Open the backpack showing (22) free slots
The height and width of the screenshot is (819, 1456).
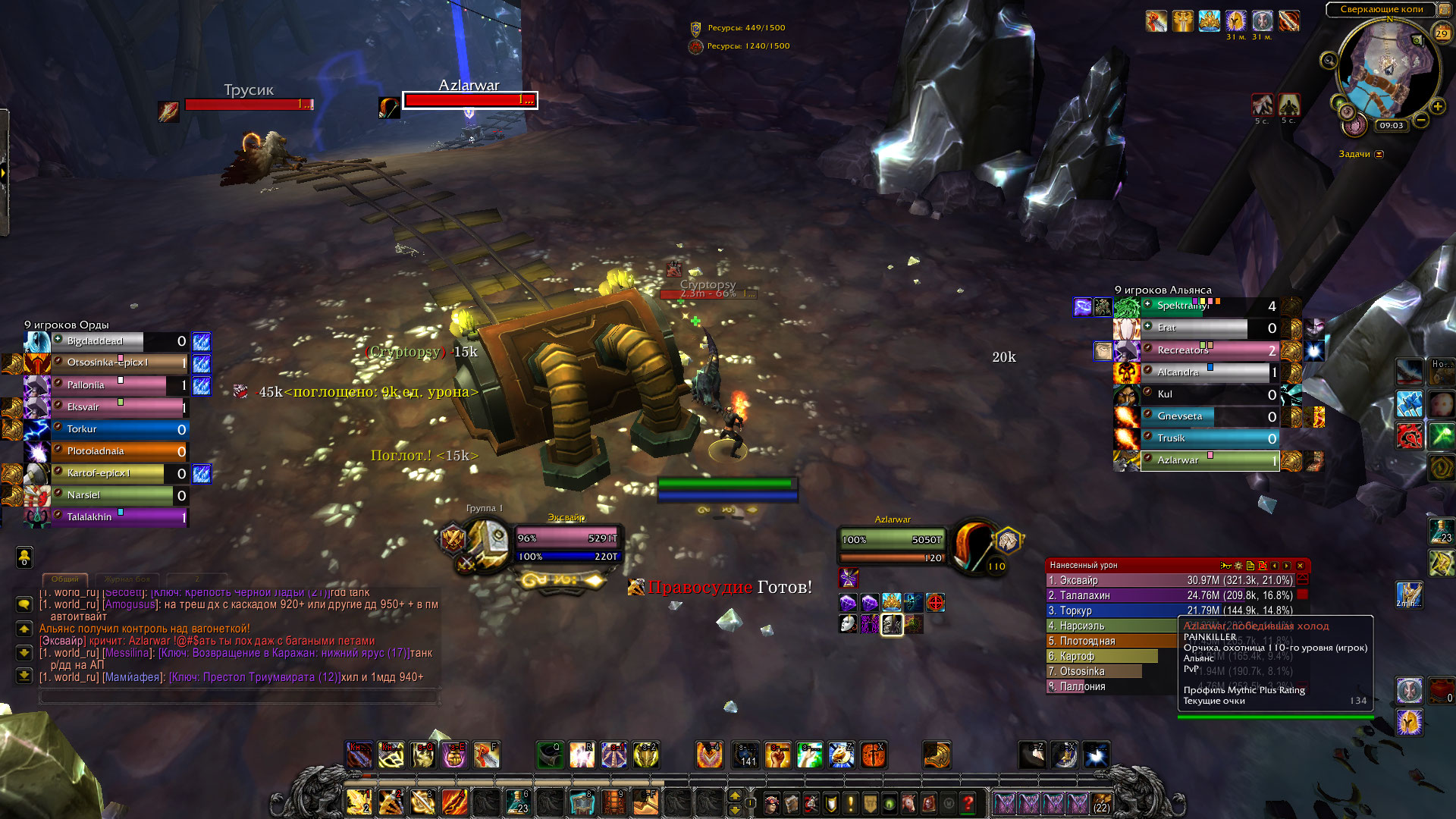coord(1101,803)
